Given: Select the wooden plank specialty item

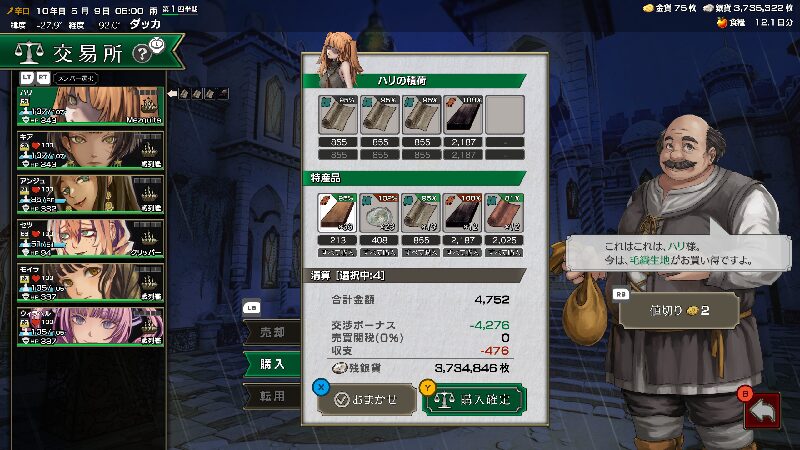Looking at the screenshot, I should pos(336,212).
